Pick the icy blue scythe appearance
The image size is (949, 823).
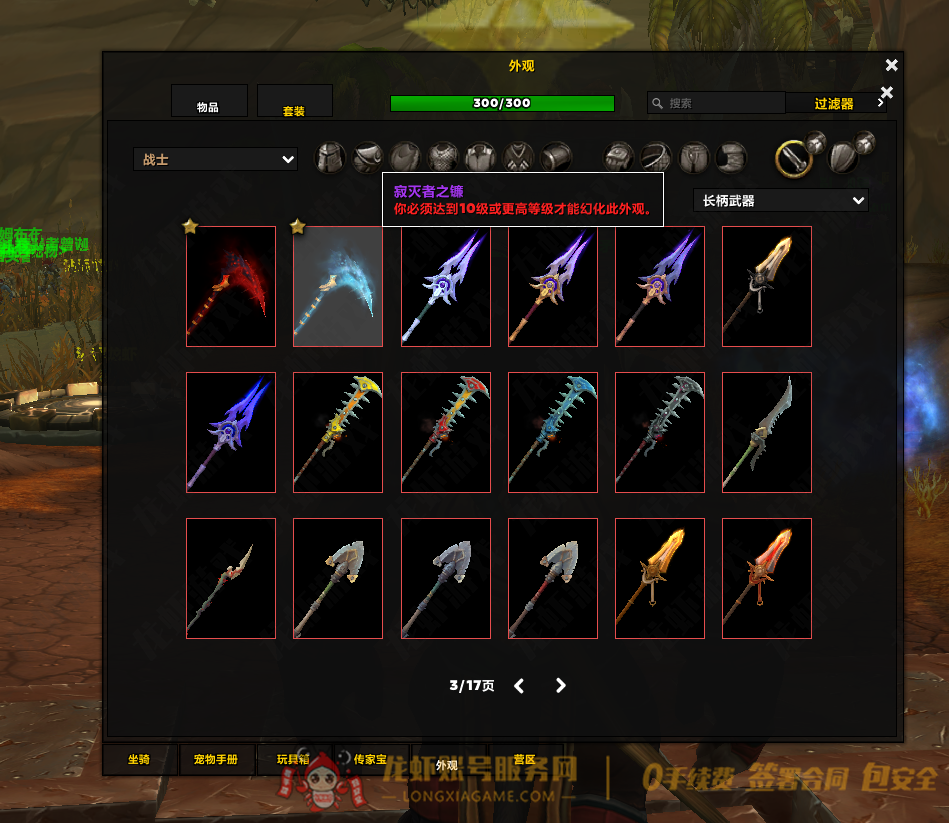point(338,286)
